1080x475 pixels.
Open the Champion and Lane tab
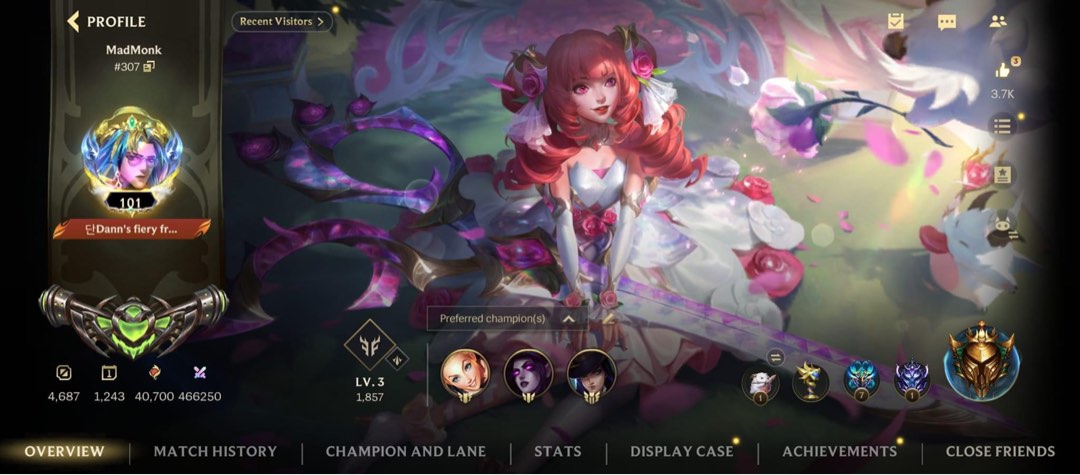[x=406, y=452]
